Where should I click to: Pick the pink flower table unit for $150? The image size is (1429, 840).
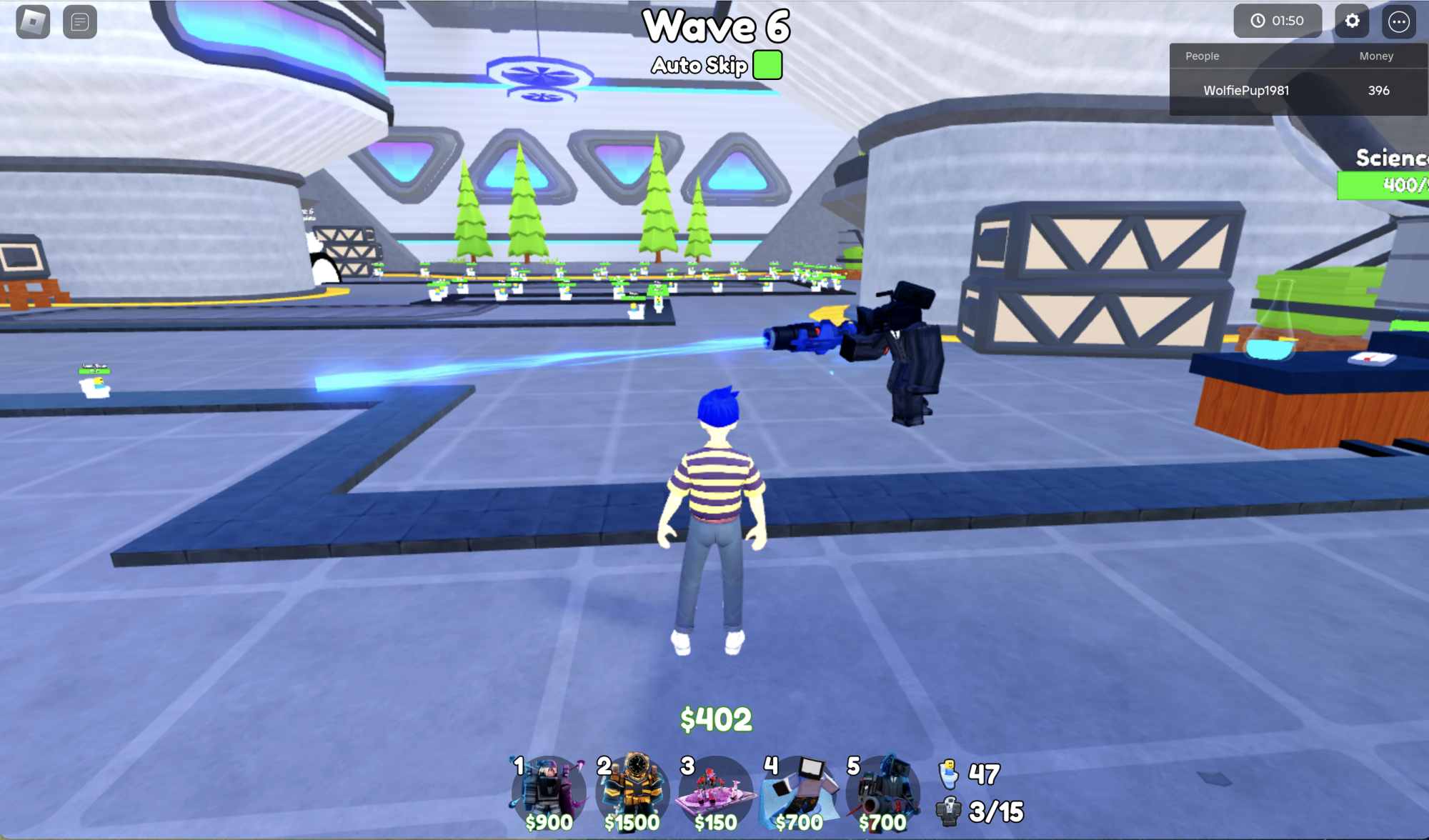point(714,791)
